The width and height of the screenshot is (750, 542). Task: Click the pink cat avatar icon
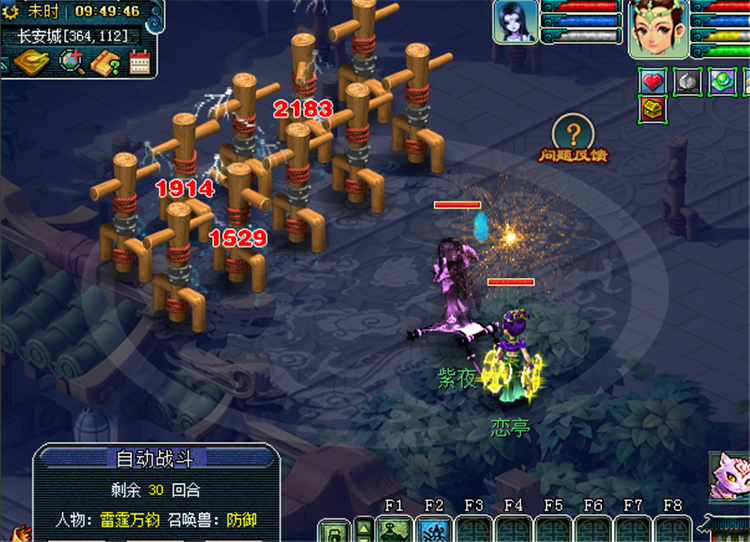tap(729, 475)
